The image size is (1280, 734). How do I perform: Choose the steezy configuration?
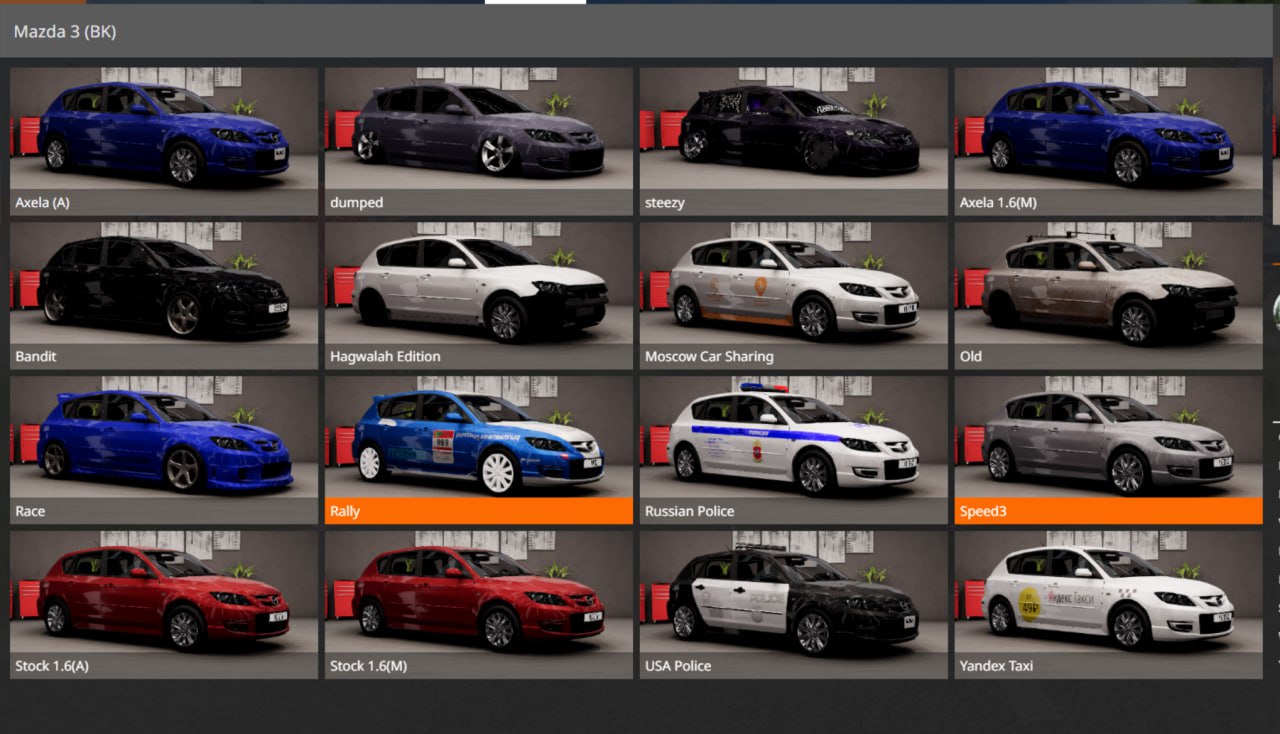coord(792,135)
